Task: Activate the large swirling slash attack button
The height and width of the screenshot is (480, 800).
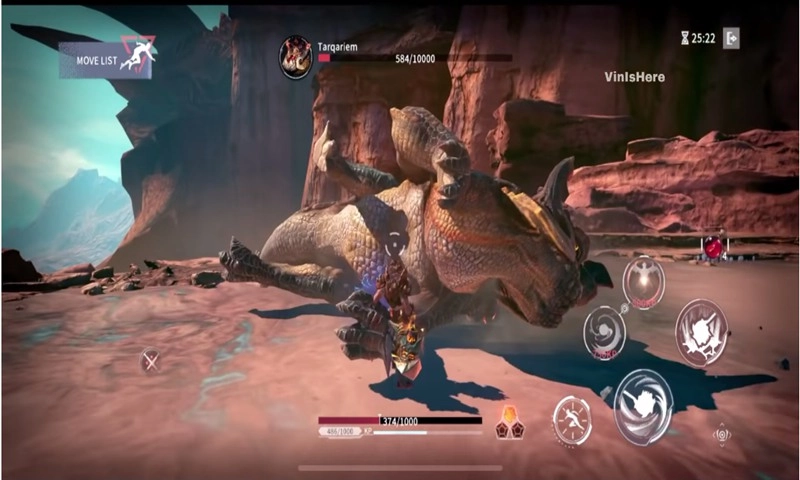Action: [x=642, y=405]
